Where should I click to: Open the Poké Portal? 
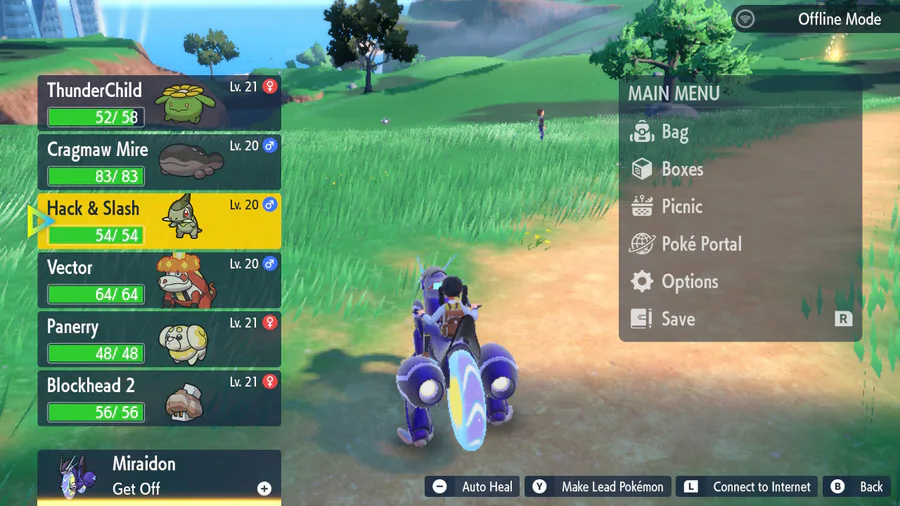coord(700,244)
